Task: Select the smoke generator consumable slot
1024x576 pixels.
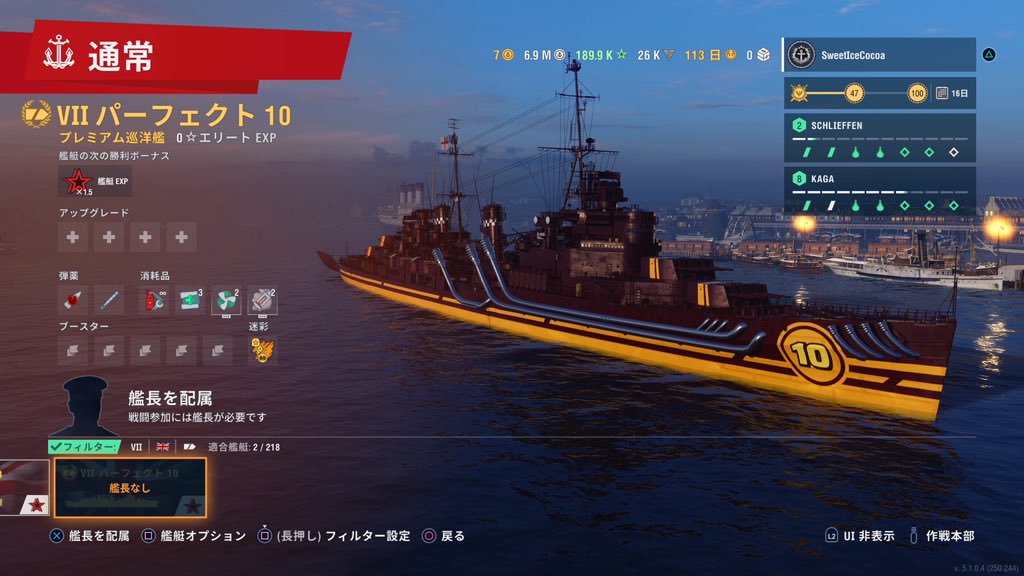Action: (262, 299)
